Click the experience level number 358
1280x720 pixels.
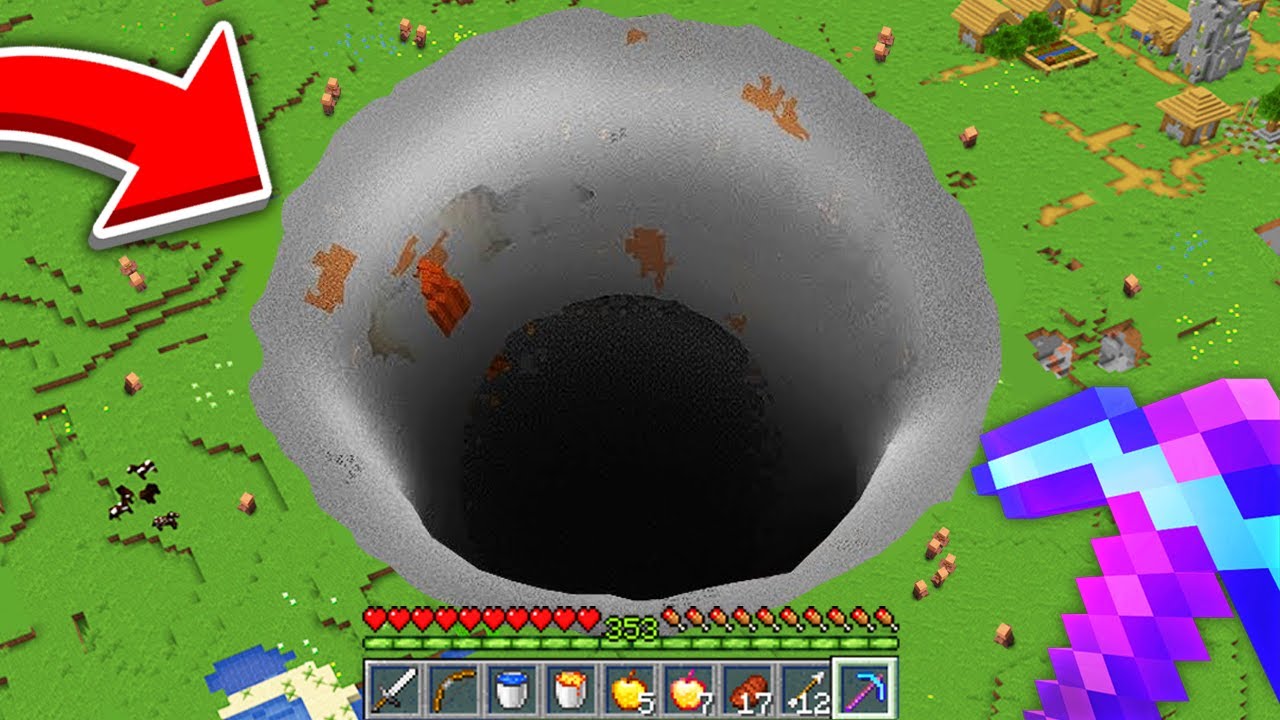[629, 626]
